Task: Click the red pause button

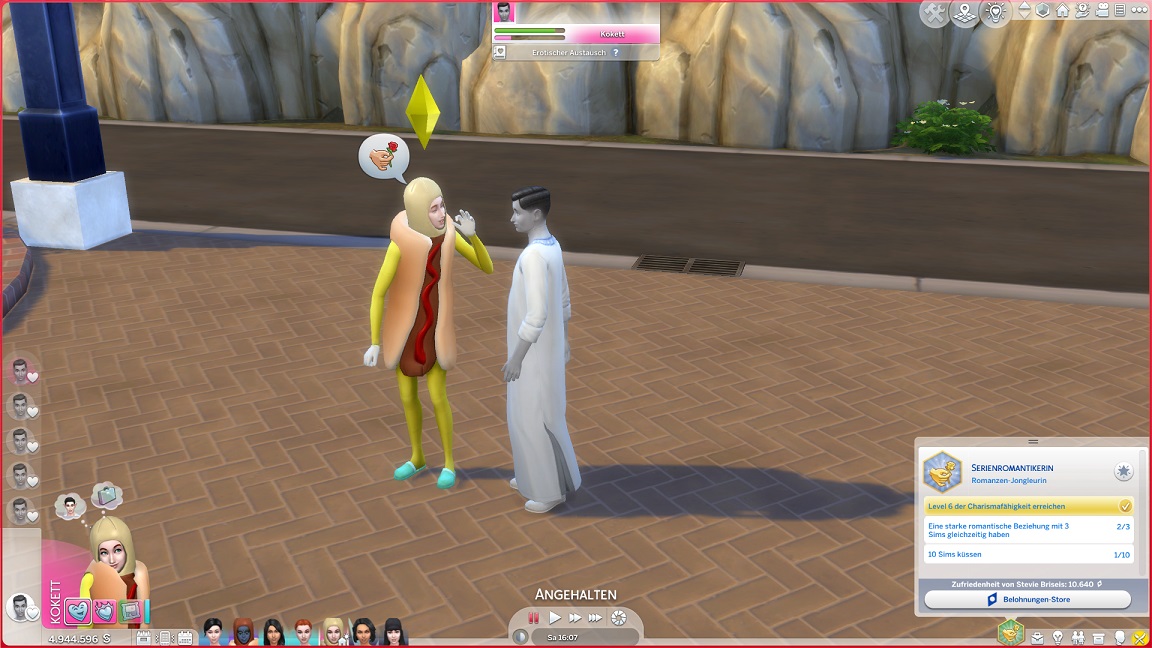Action: (x=534, y=618)
